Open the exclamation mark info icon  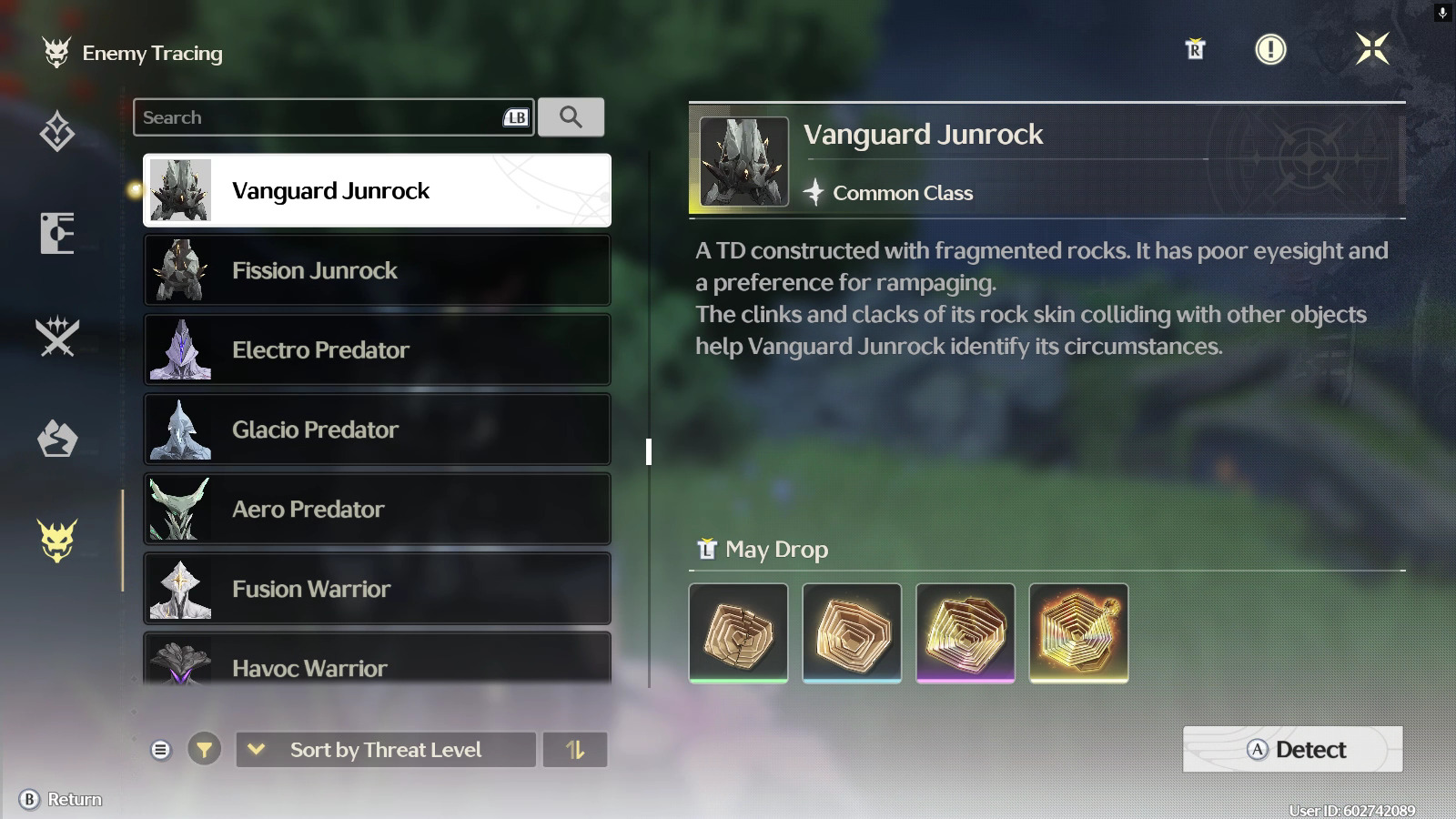(1270, 49)
